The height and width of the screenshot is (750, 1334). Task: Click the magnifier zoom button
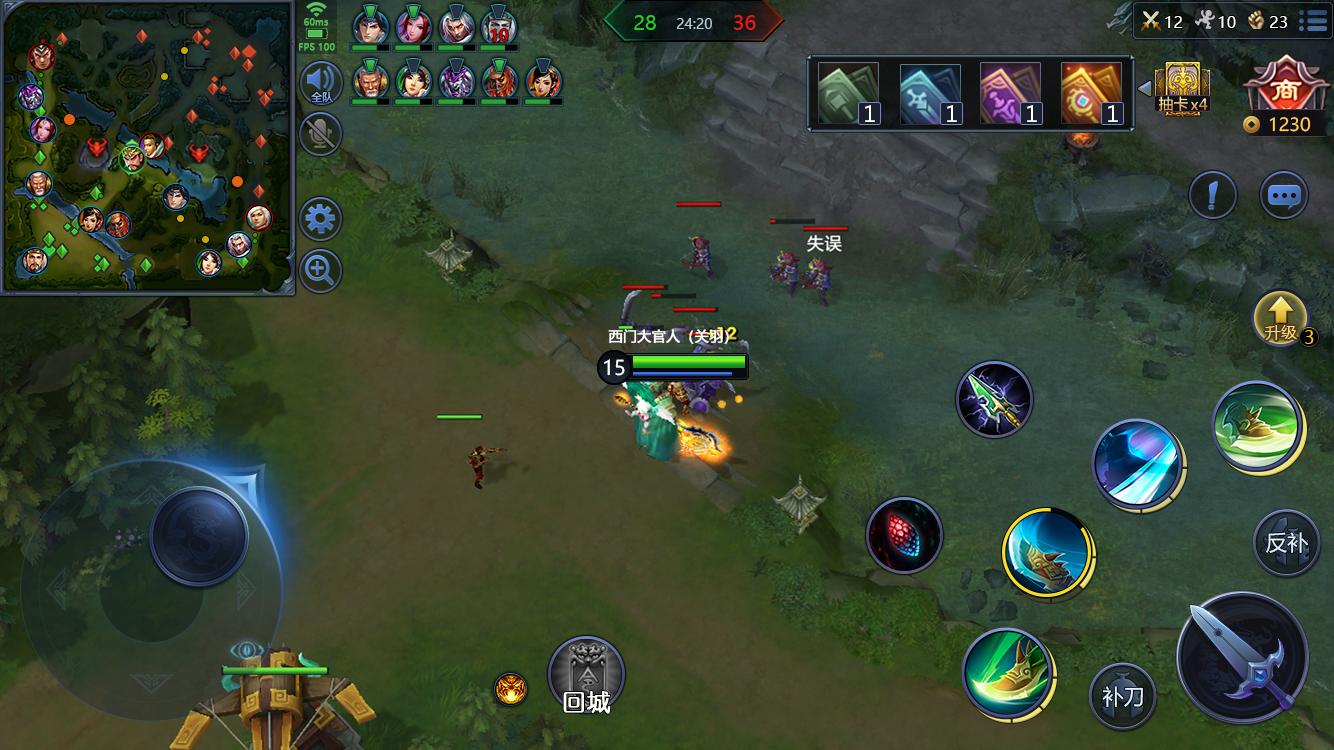[321, 270]
